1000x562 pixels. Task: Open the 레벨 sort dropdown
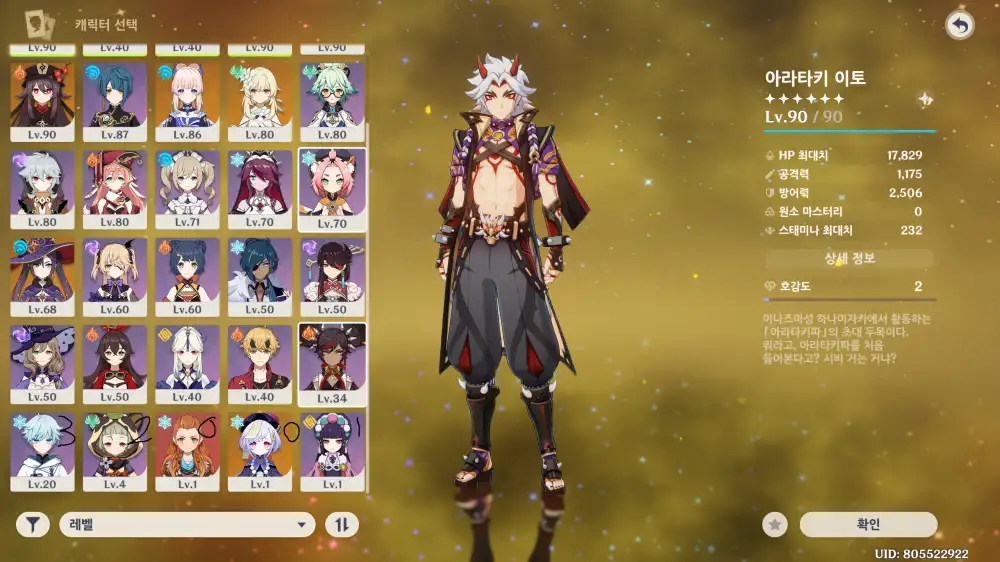187,525
